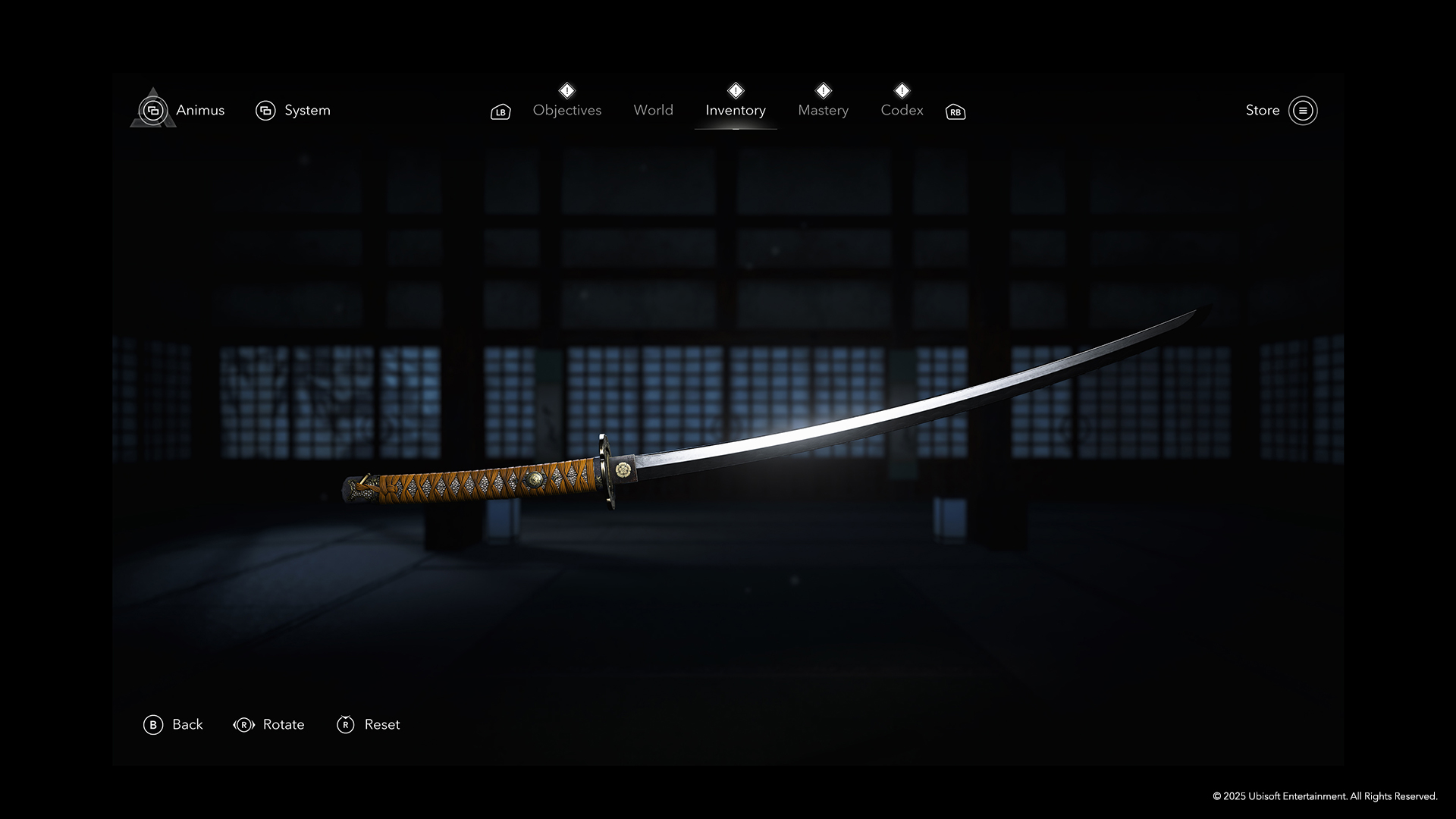Image resolution: width=1456 pixels, height=819 pixels.
Task: Show the Codex tab
Action: [902, 111]
